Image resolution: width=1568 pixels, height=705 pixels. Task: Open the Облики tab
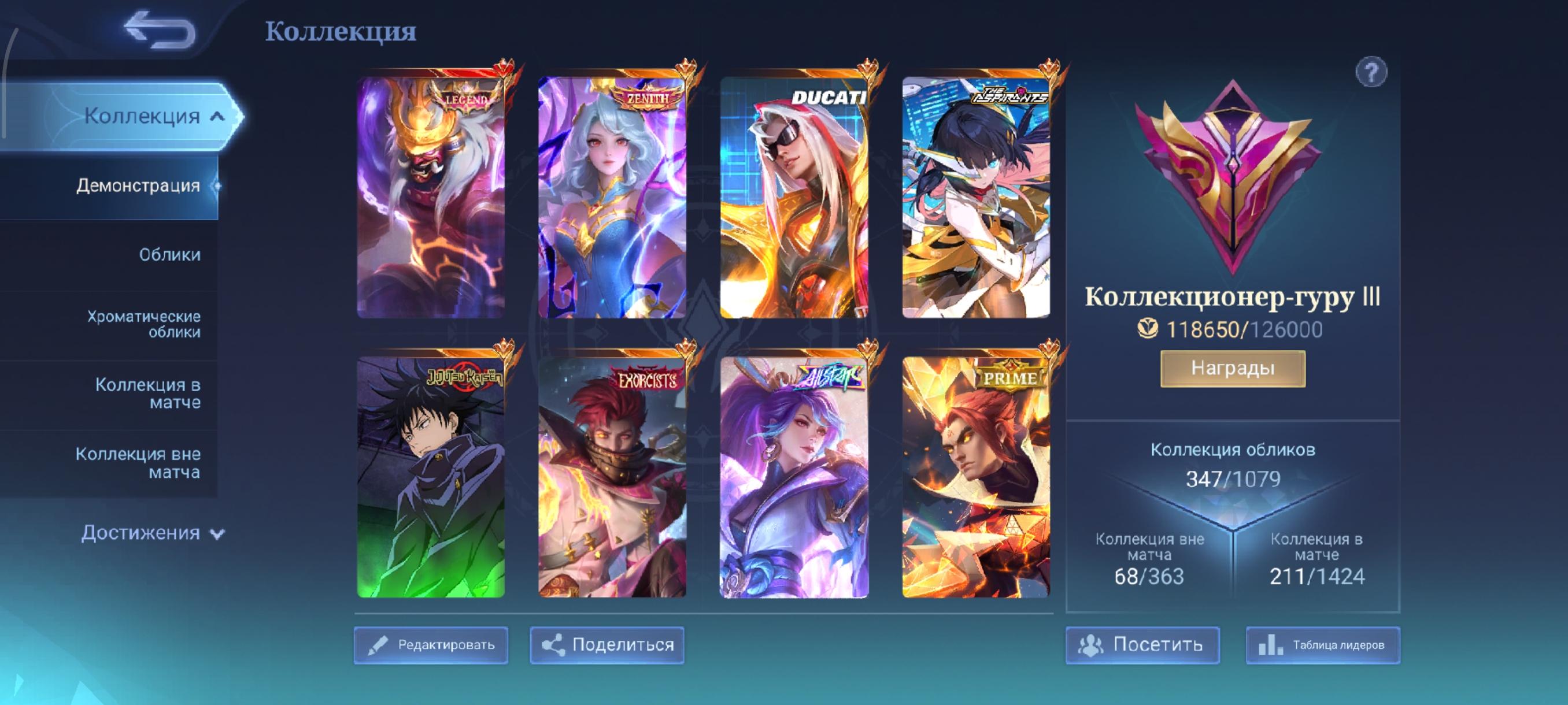pos(169,254)
